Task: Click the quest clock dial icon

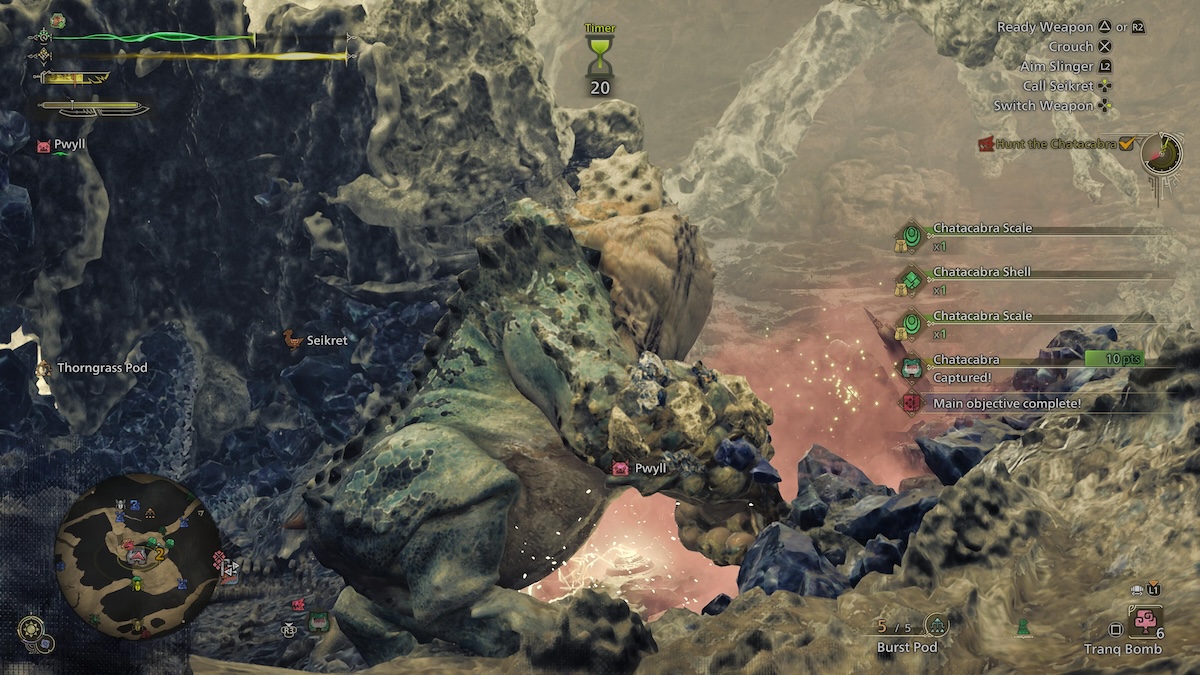Action: (1160, 154)
